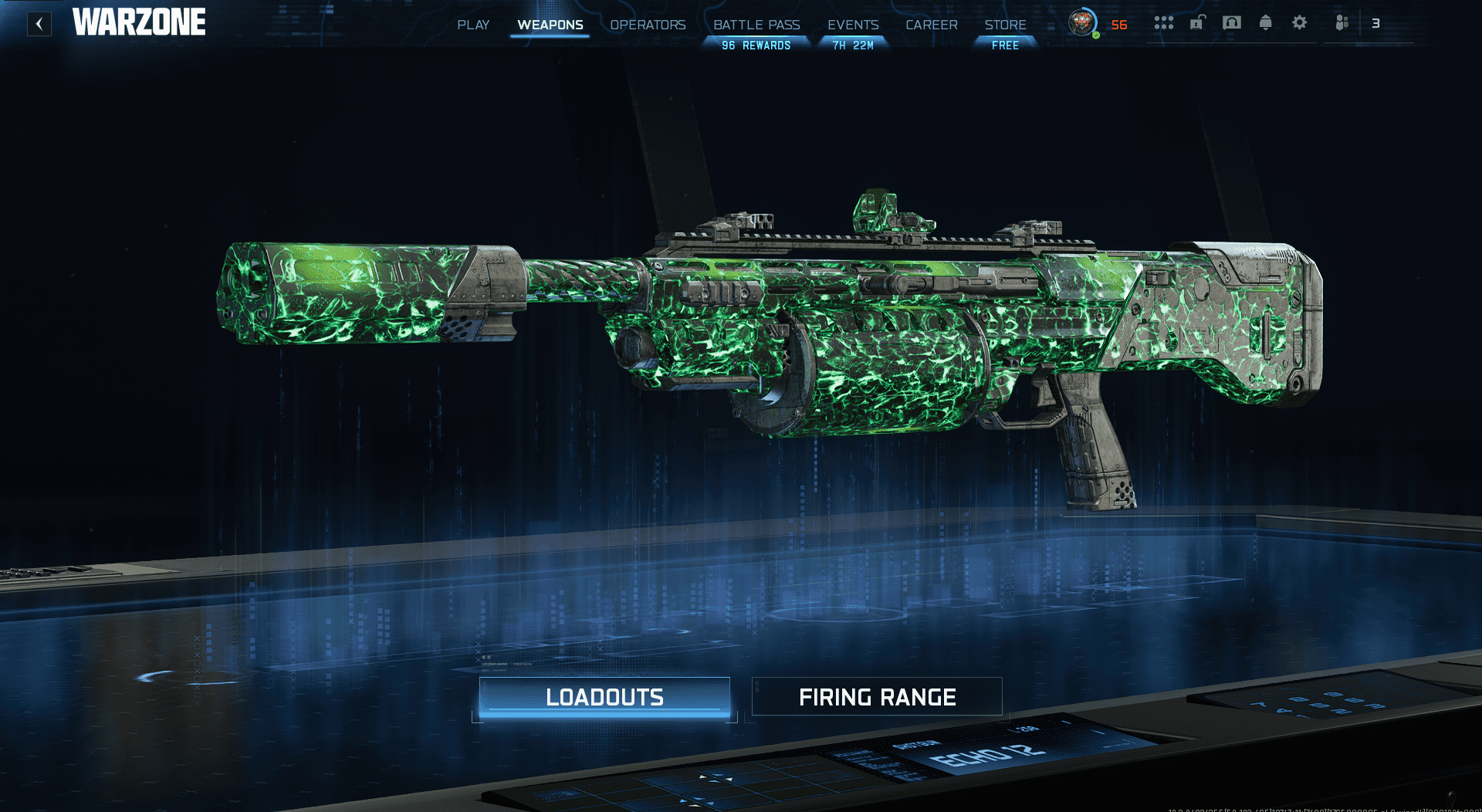This screenshot has height=812, width=1482.
Task: Show notifications via the bell icon
Action: click(x=1265, y=23)
